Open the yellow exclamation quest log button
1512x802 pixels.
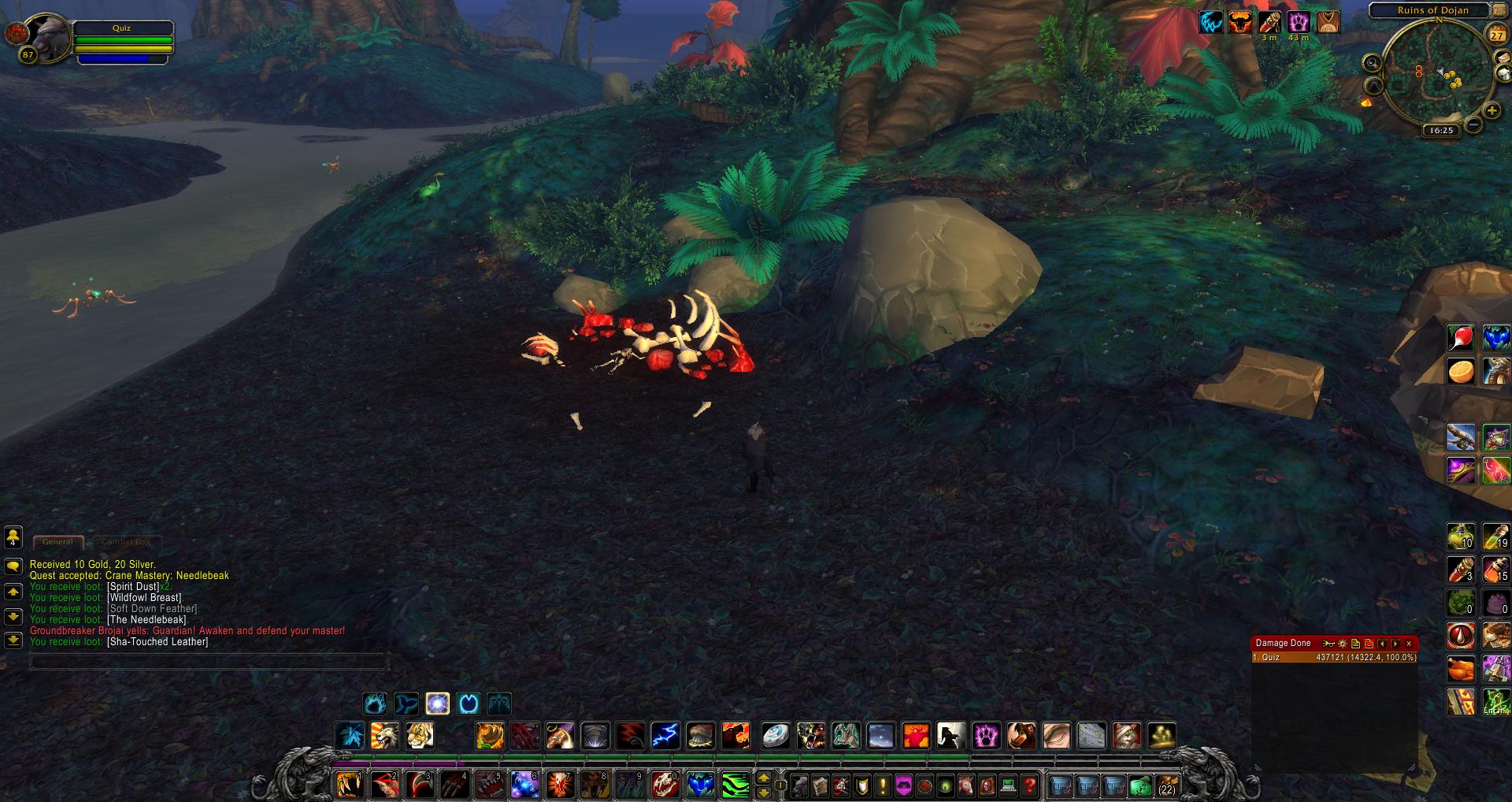click(883, 785)
